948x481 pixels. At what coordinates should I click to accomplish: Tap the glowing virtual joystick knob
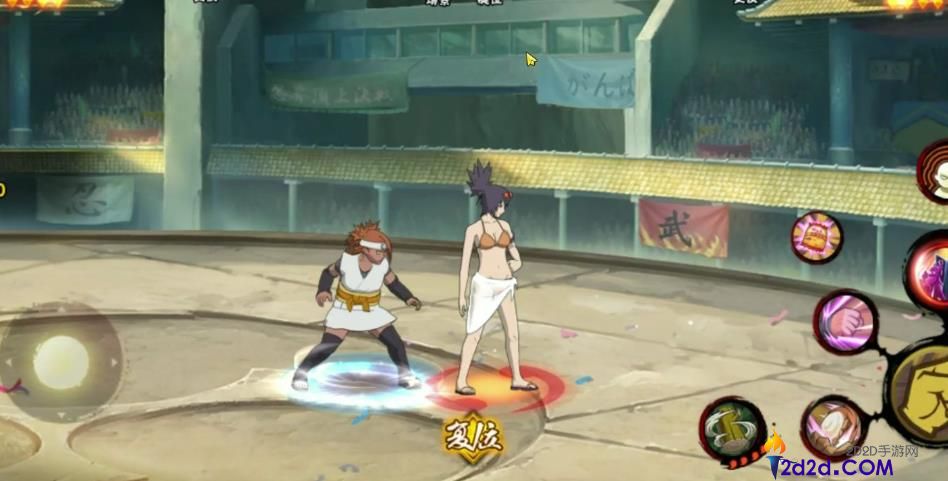60,362
